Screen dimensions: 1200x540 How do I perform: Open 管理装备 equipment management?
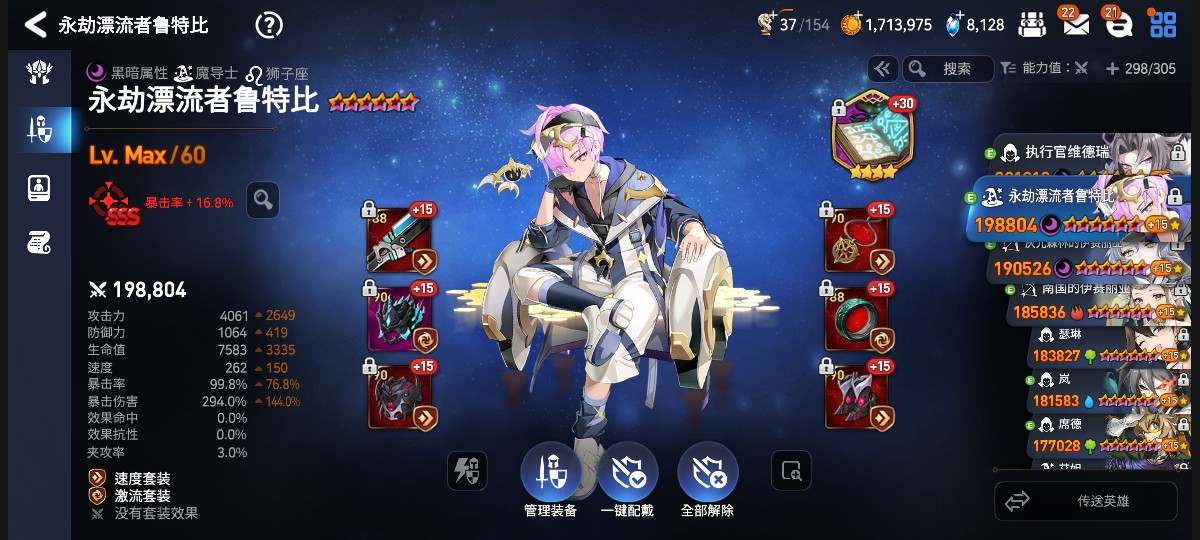coord(550,475)
